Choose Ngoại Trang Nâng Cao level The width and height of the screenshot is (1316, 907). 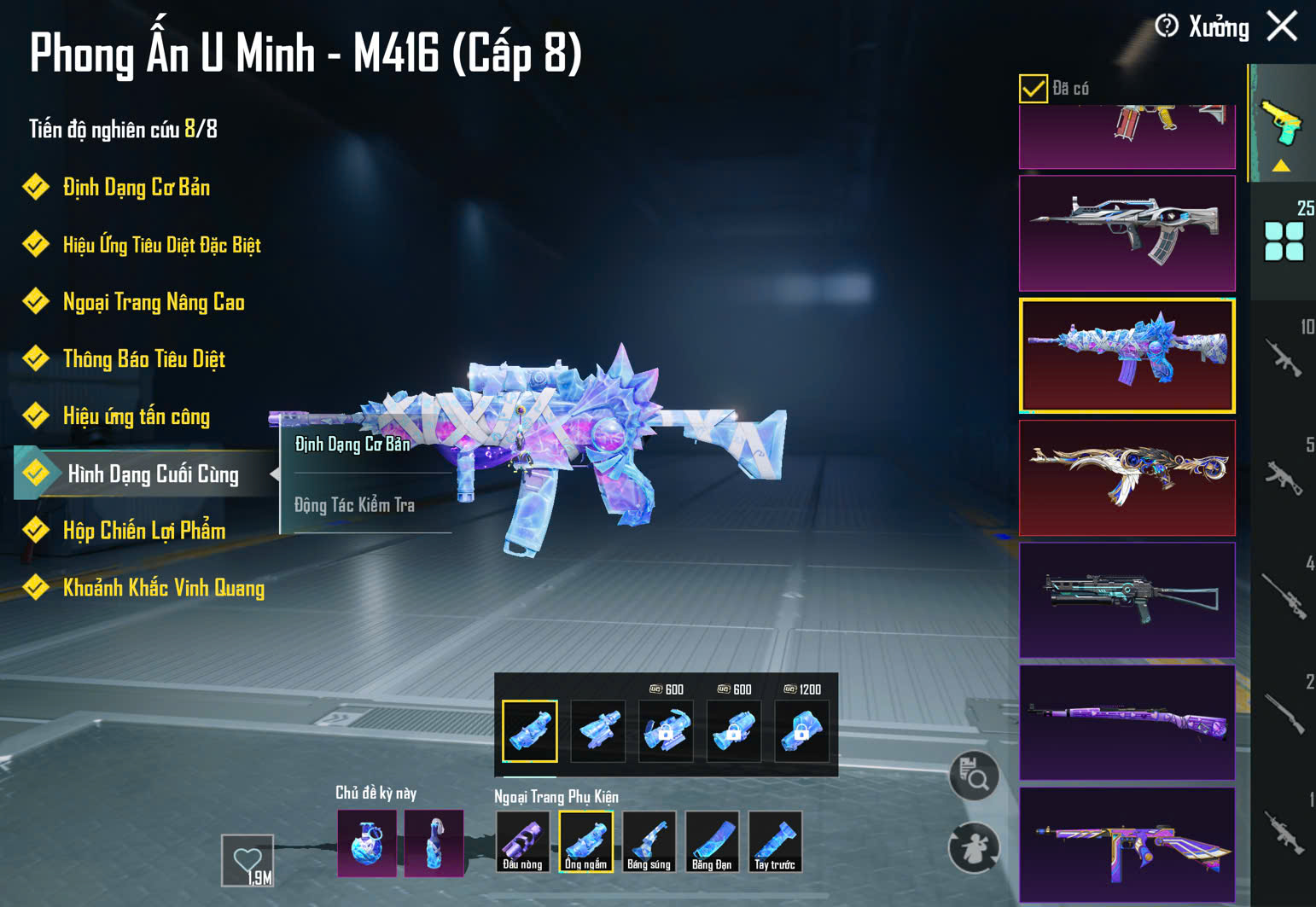pos(154,302)
